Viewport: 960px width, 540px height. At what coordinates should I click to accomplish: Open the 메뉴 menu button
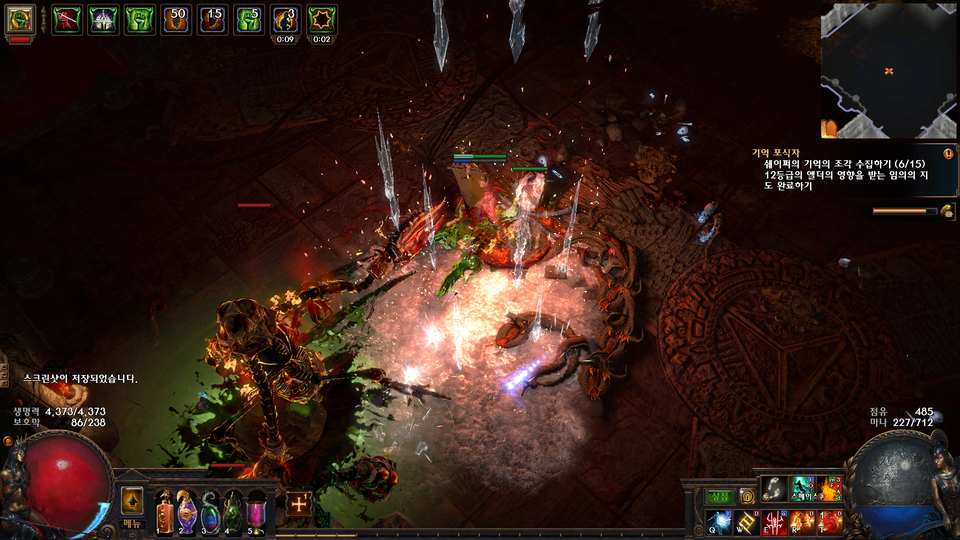point(133,523)
